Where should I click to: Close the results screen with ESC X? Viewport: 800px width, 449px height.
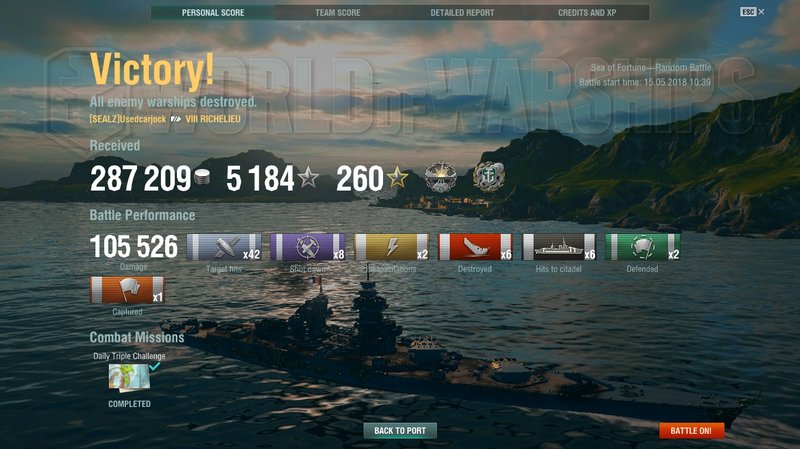pos(753,12)
